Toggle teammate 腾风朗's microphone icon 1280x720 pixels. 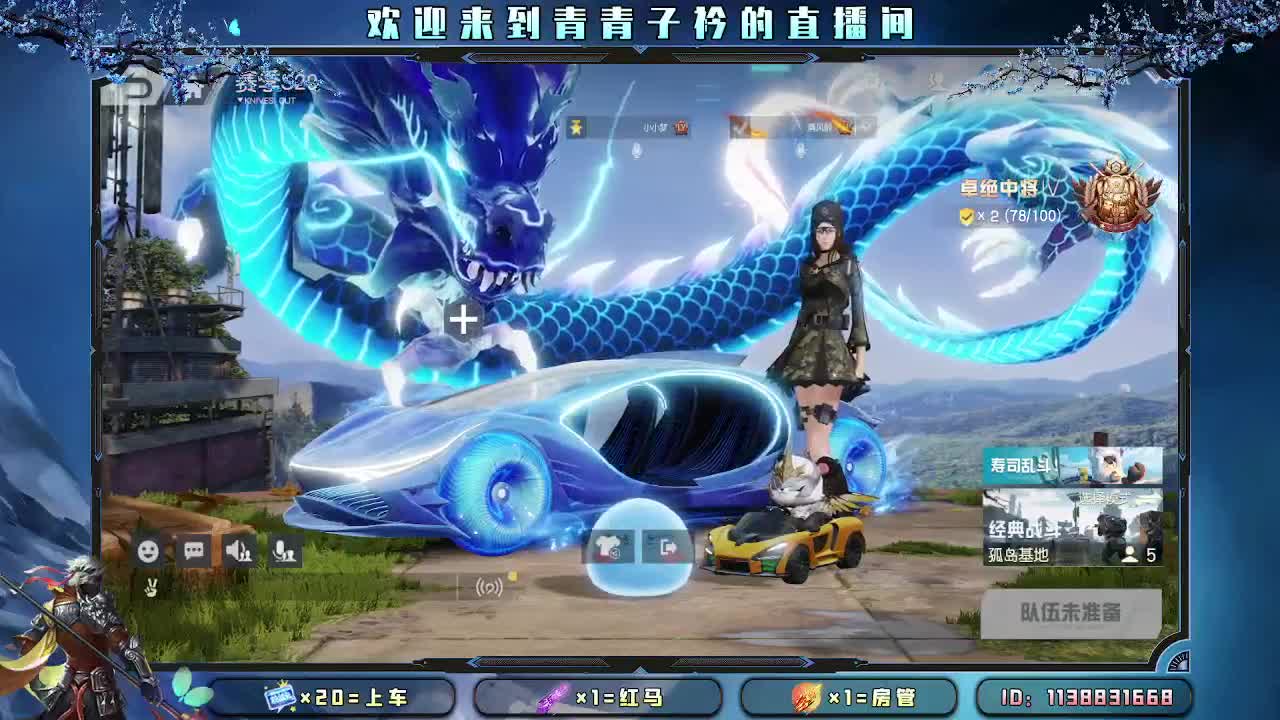pyautogui.click(x=800, y=152)
